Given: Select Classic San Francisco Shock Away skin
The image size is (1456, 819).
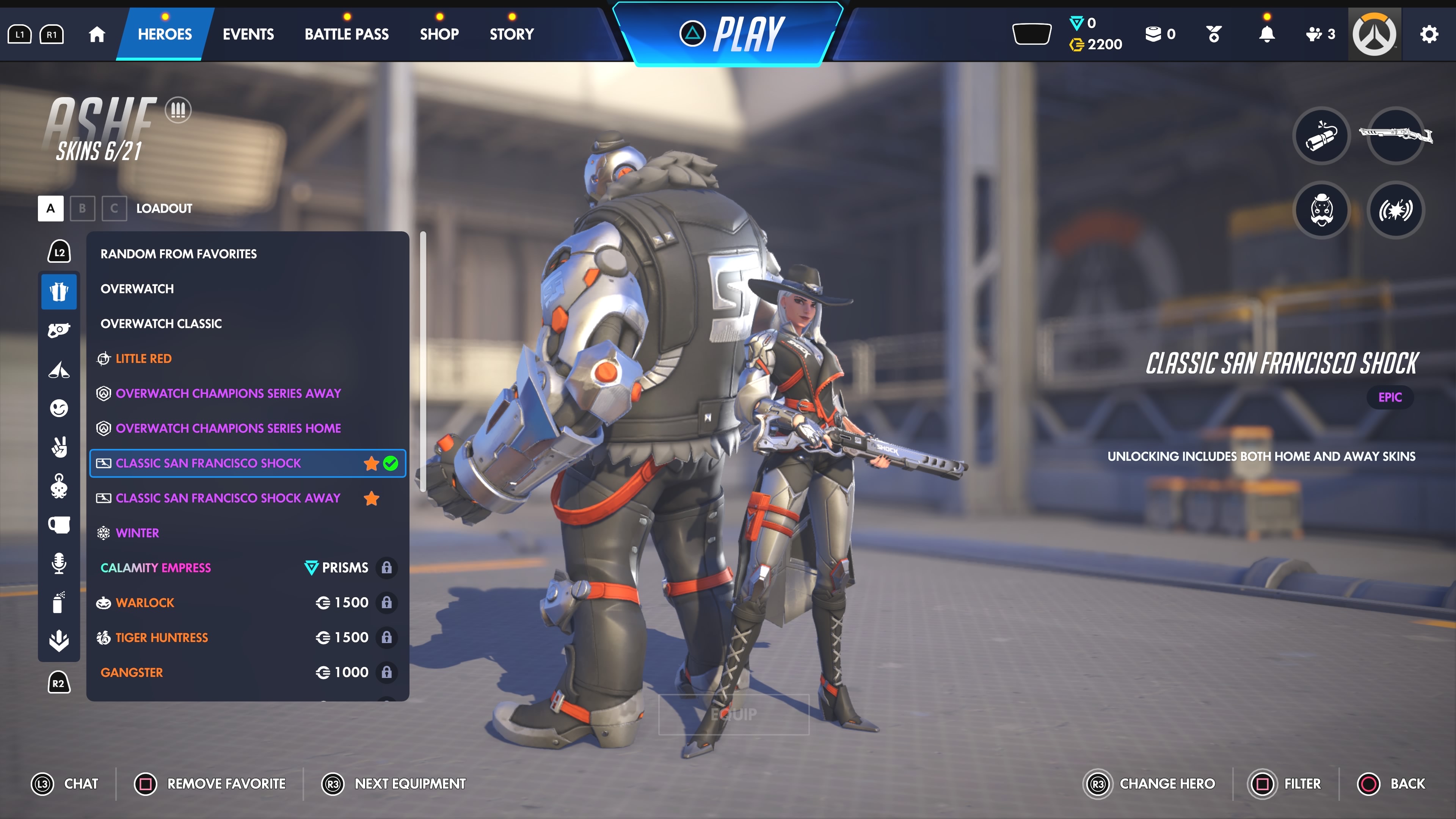Looking at the screenshot, I should [x=228, y=498].
